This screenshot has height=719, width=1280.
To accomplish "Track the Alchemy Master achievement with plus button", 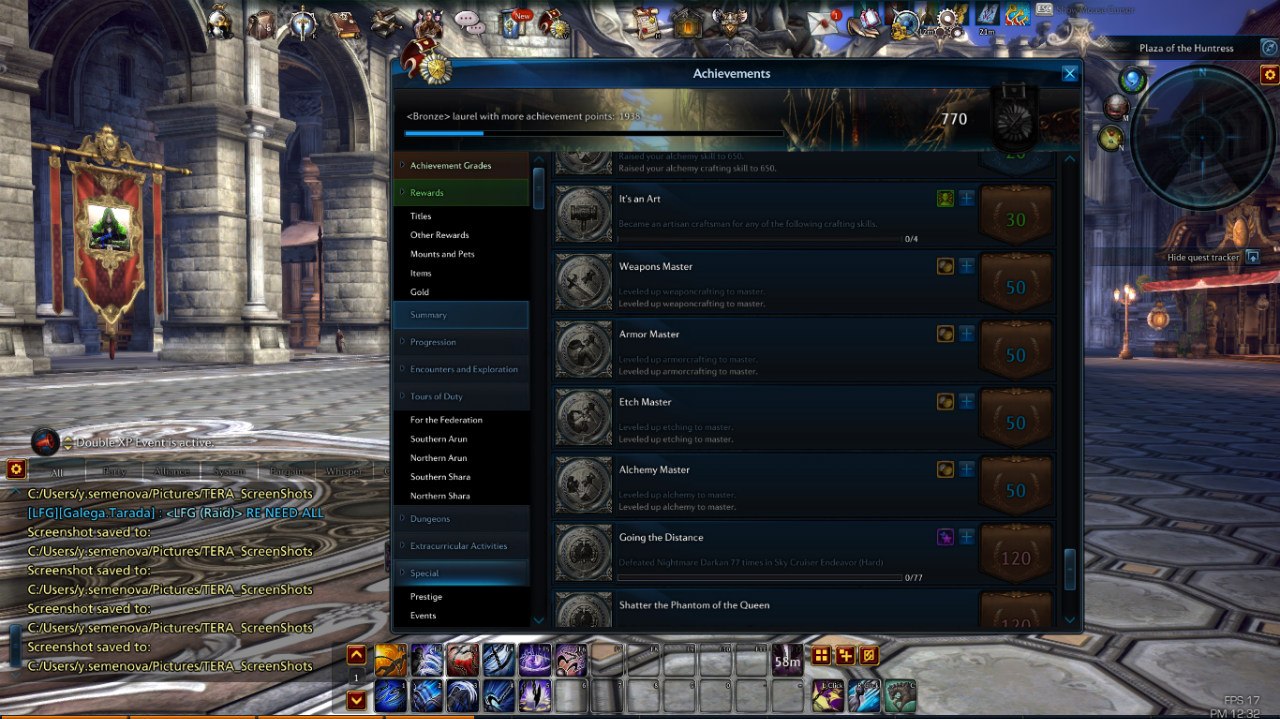I will (967, 469).
